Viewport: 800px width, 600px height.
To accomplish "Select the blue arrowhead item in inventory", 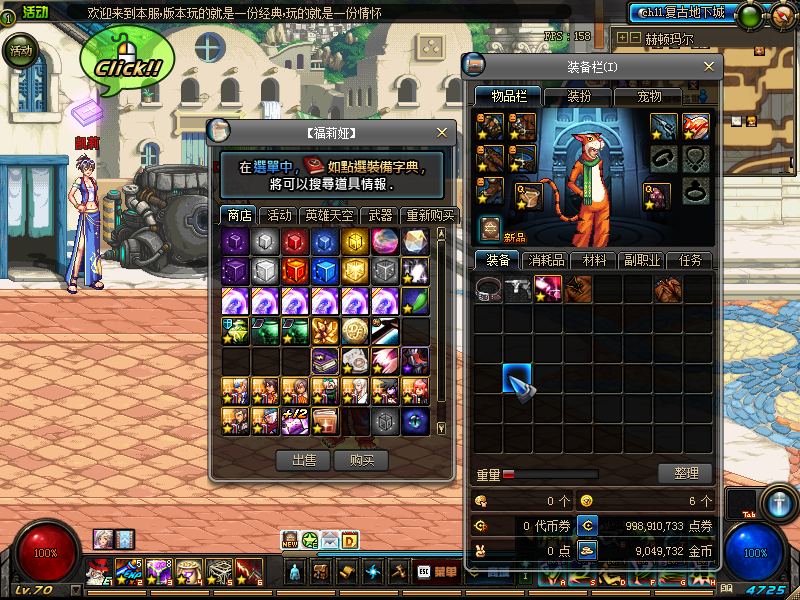I will (x=517, y=379).
